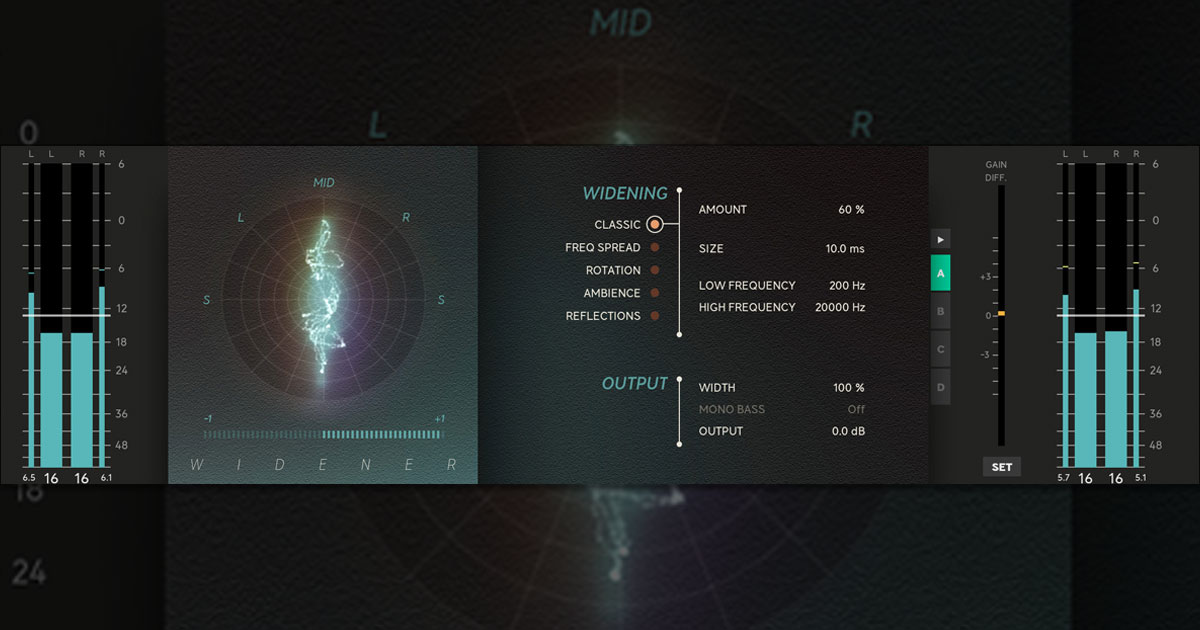Choose the Freq Spread widening mode

[x=654, y=248]
